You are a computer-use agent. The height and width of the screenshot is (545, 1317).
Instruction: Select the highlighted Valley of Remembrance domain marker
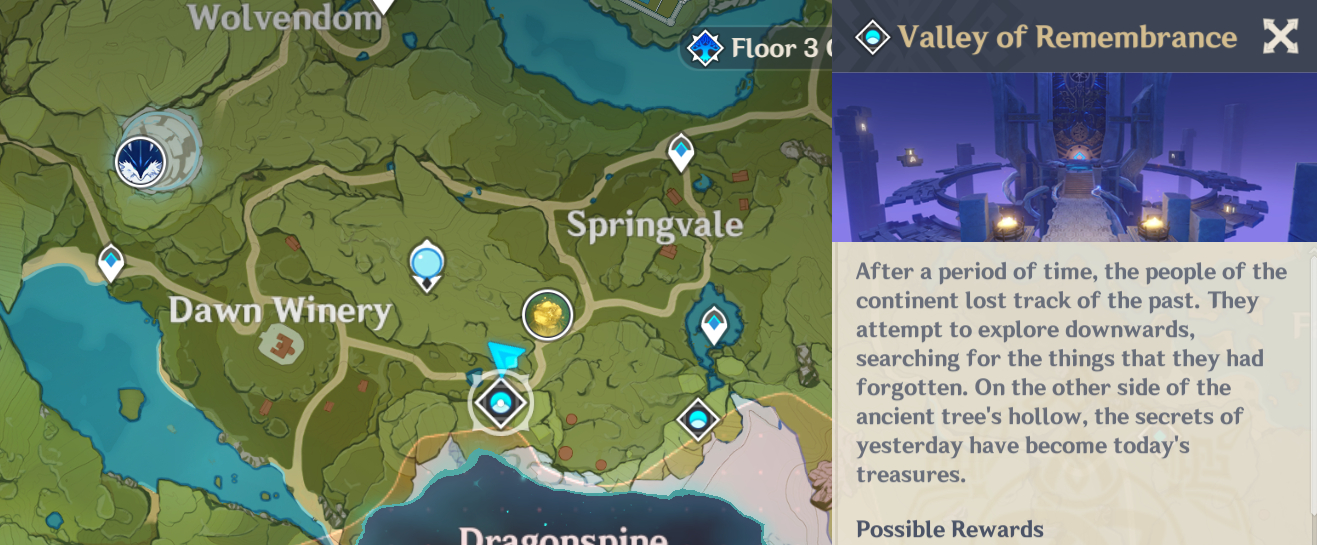pyautogui.click(x=501, y=402)
